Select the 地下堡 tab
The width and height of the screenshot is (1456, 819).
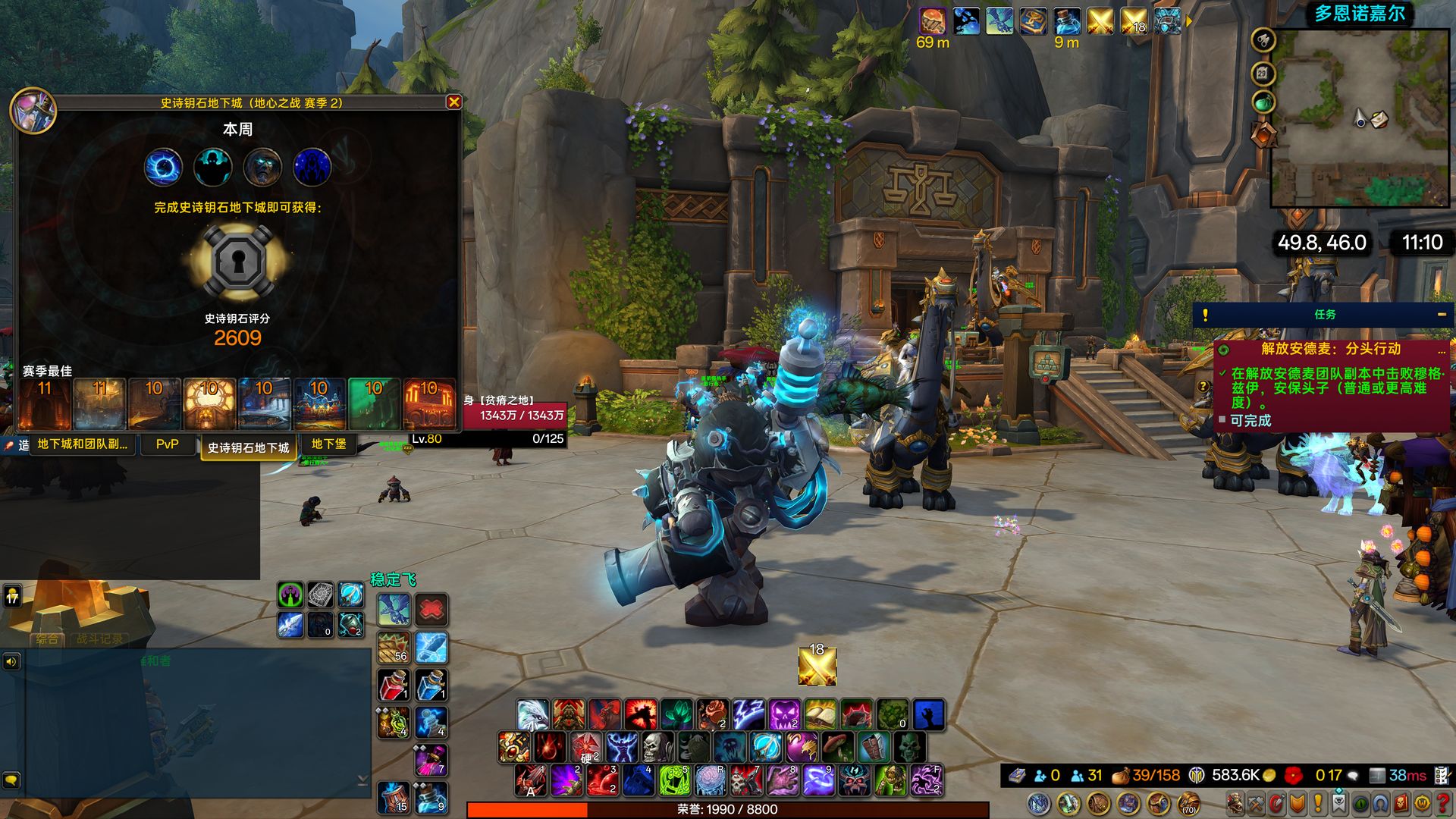tap(328, 444)
